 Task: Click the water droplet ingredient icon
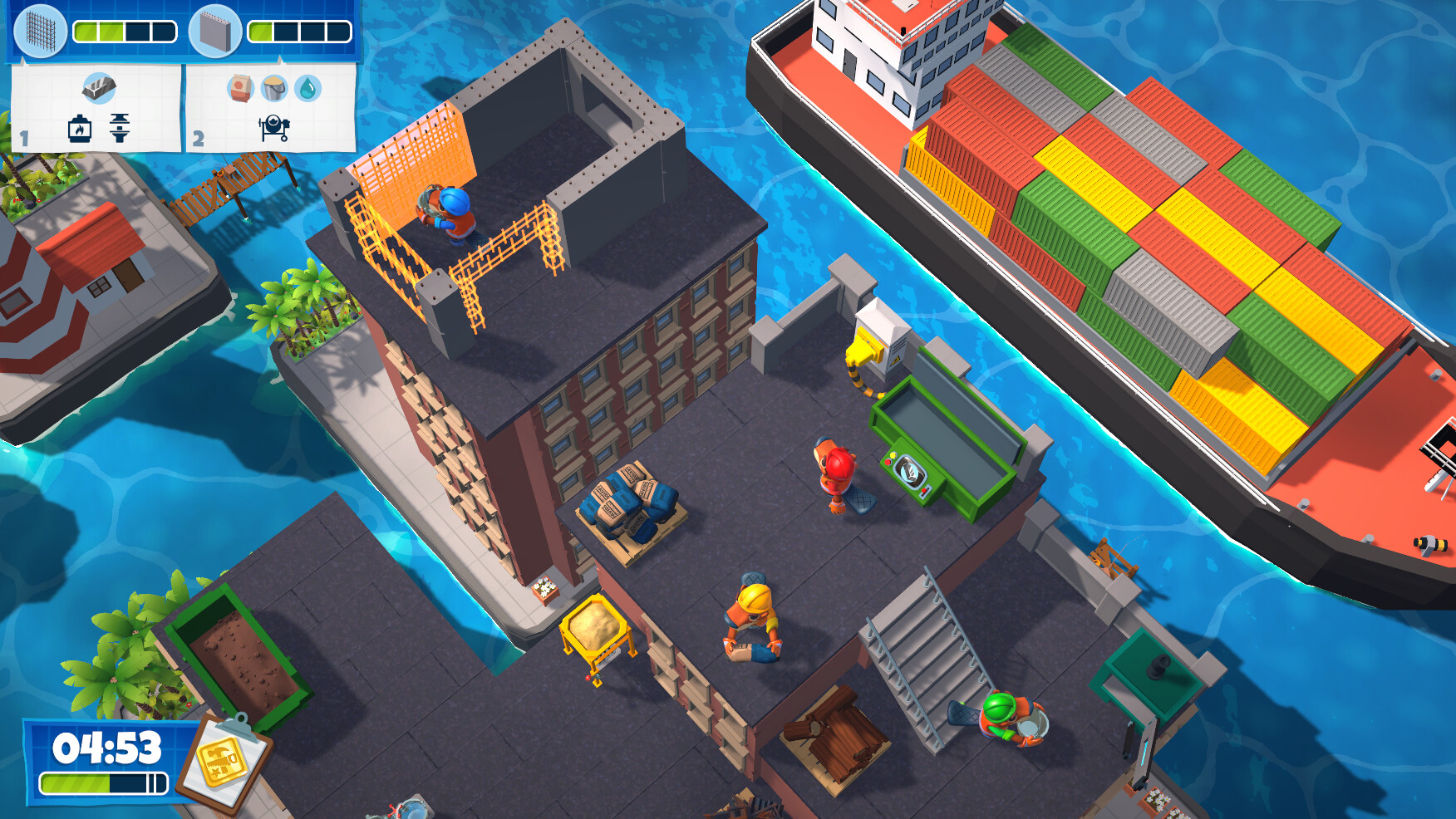click(x=307, y=90)
